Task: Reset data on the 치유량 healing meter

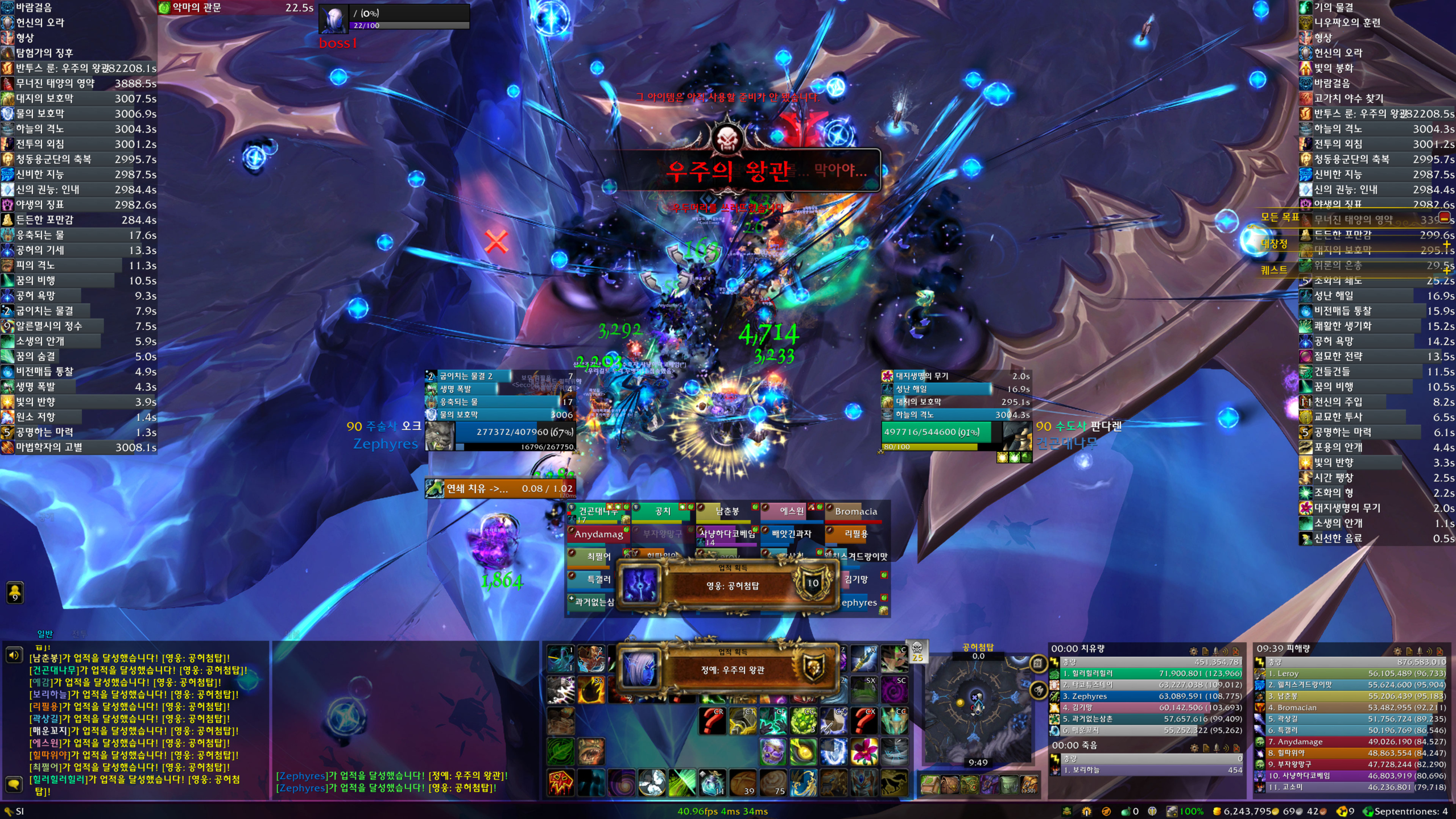Action: (1236, 651)
